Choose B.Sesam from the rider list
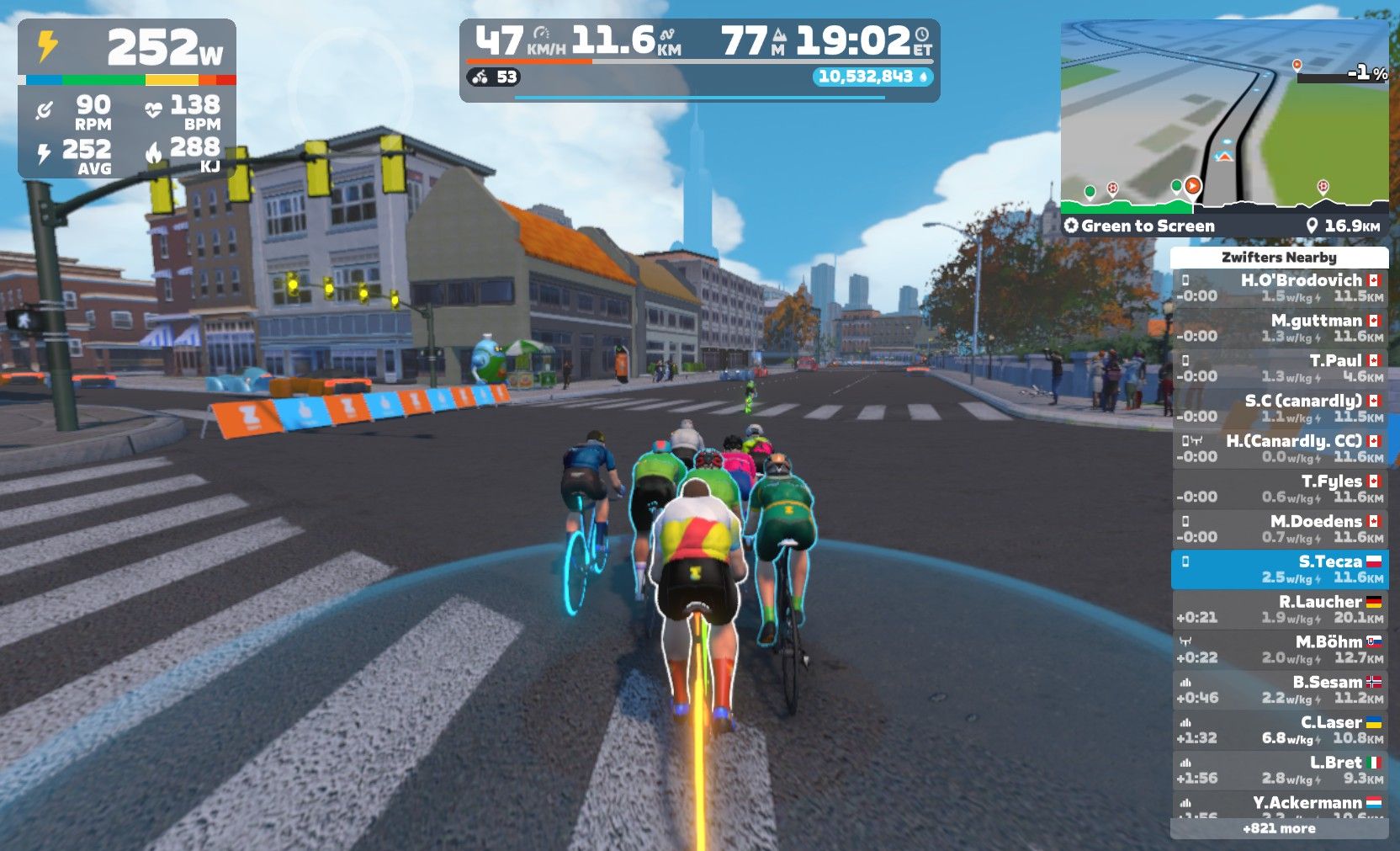 [1279, 689]
